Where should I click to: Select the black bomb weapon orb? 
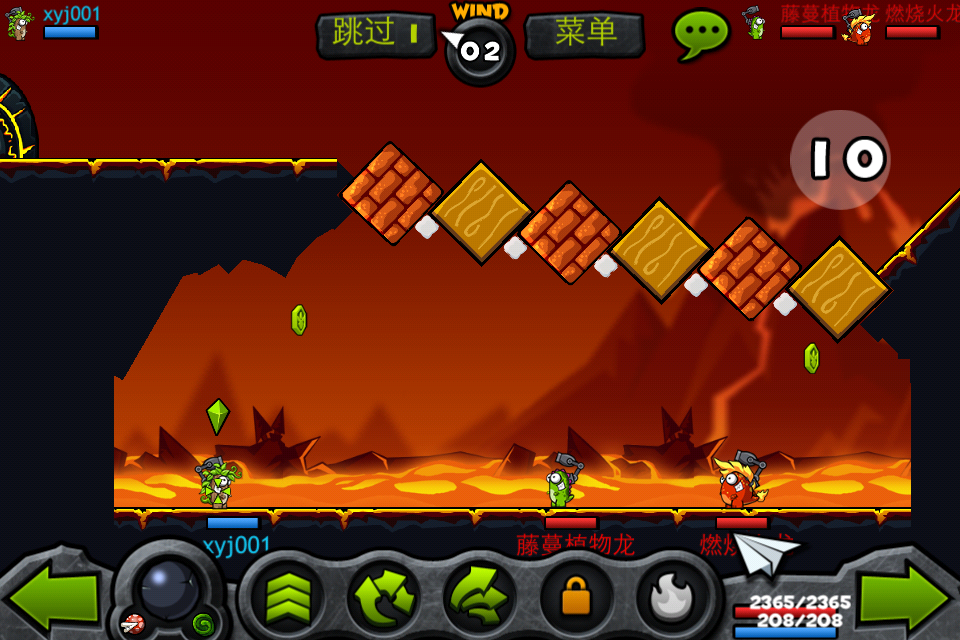(x=168, y=589)
